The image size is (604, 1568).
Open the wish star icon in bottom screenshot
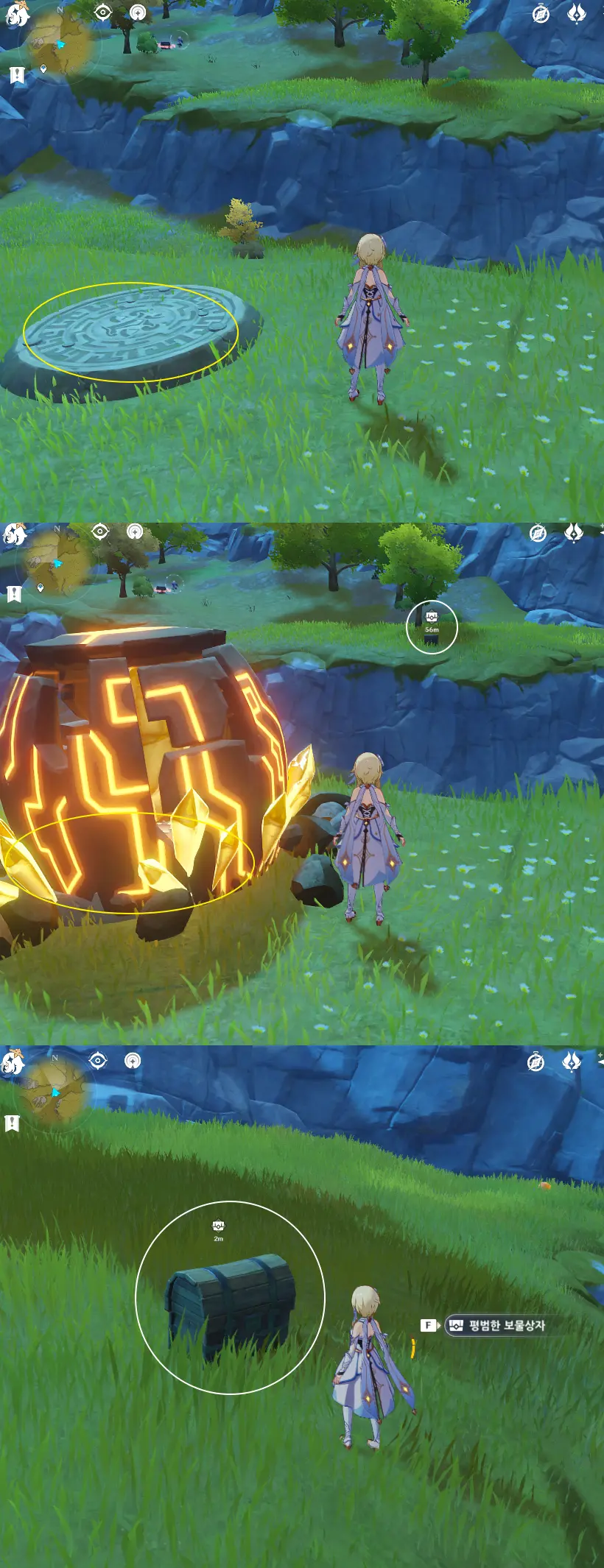pos(572,1062)
